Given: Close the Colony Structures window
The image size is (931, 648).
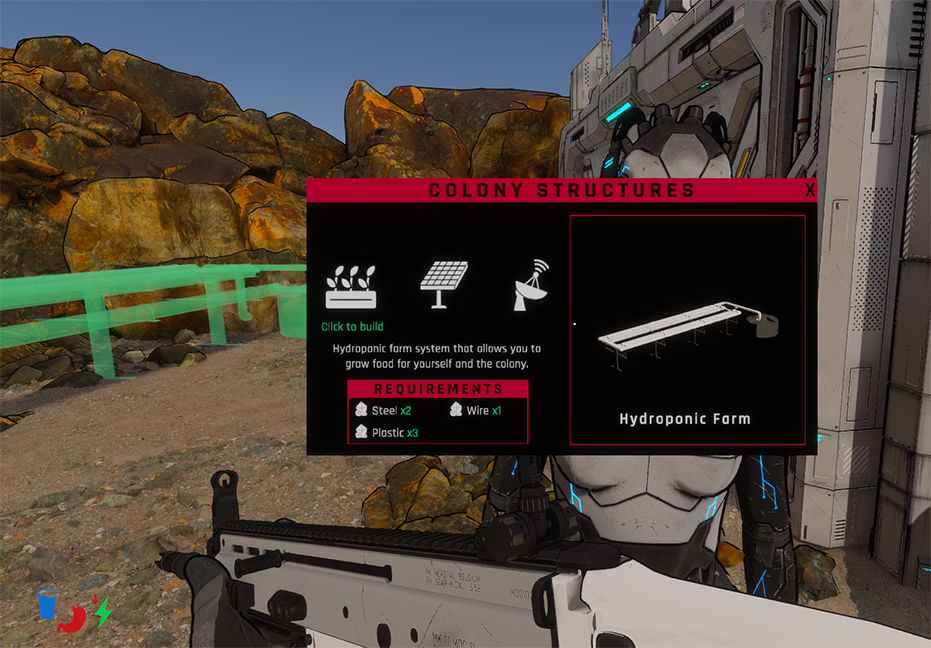Looking at the screenshot, I should point(809,190).
